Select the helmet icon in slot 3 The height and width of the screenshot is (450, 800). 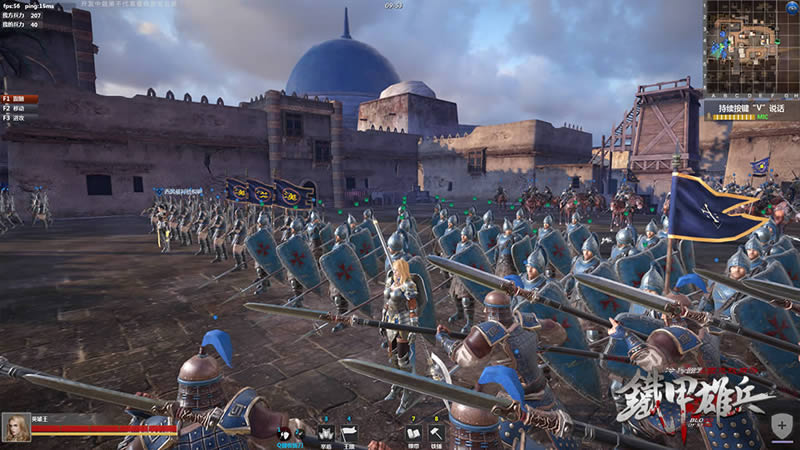326,433
